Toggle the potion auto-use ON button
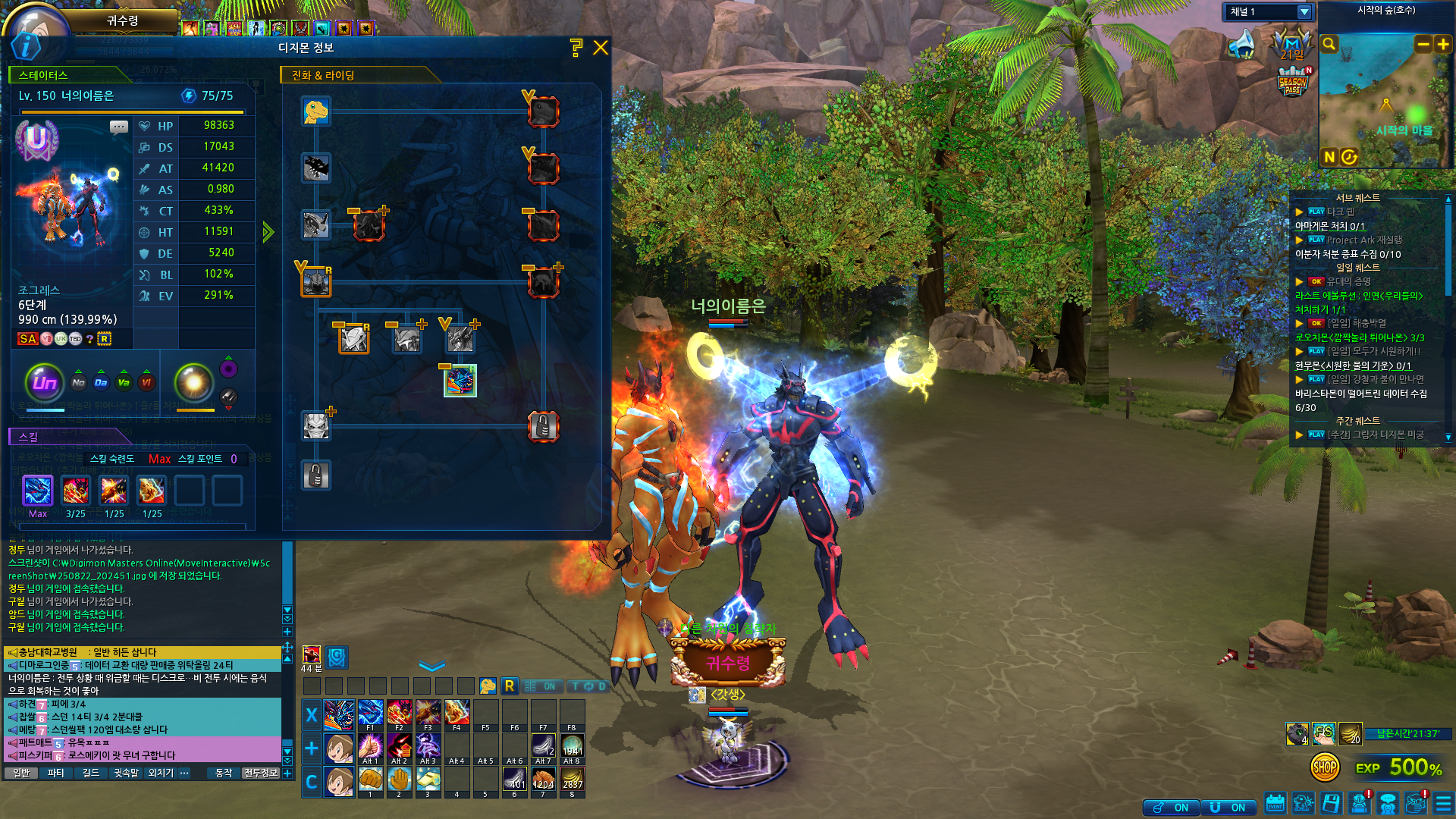This screenshot has width=1456, height=819. [x=1172, y=808]
